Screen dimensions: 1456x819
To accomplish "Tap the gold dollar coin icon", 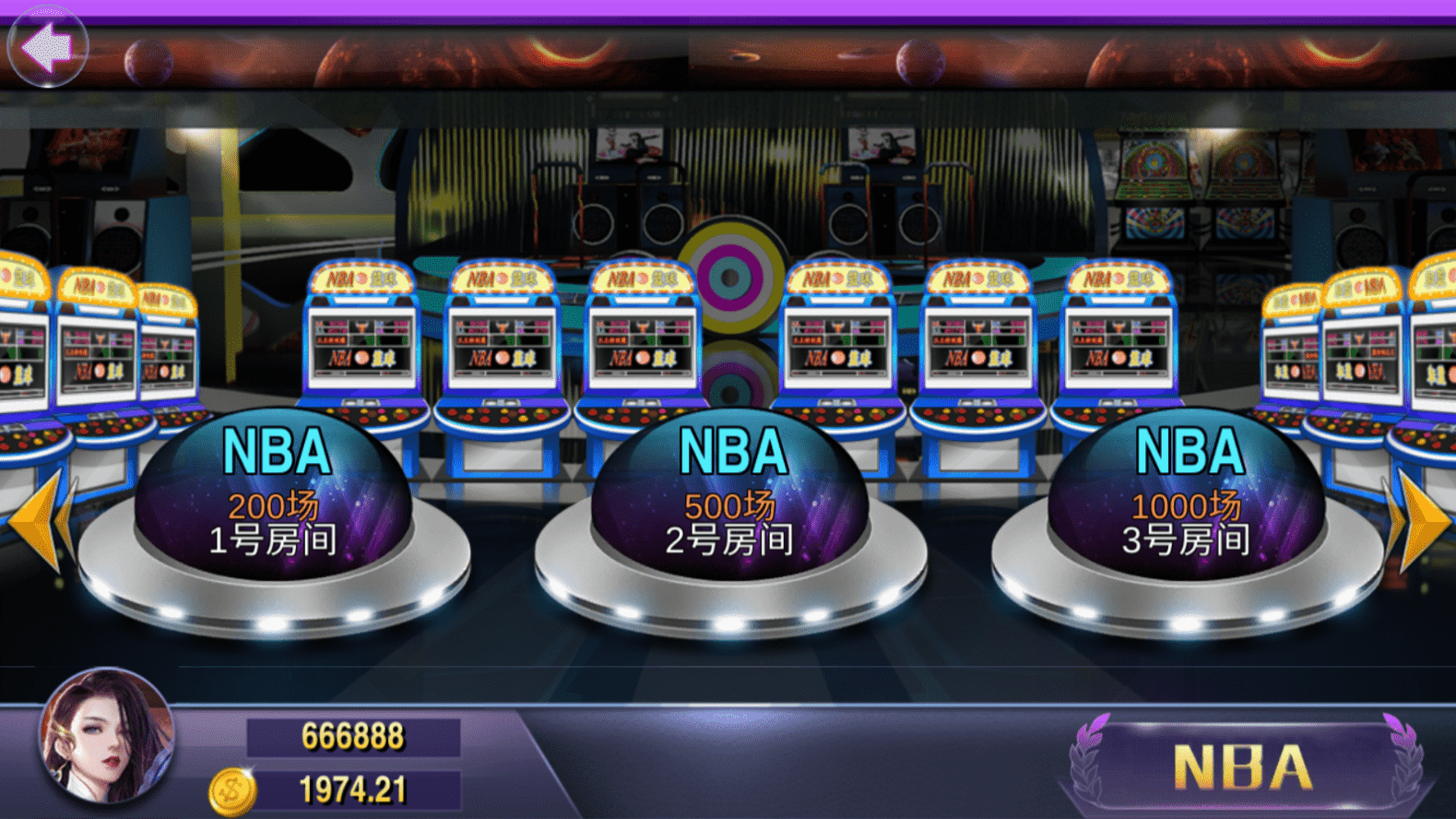I will 231,791.
